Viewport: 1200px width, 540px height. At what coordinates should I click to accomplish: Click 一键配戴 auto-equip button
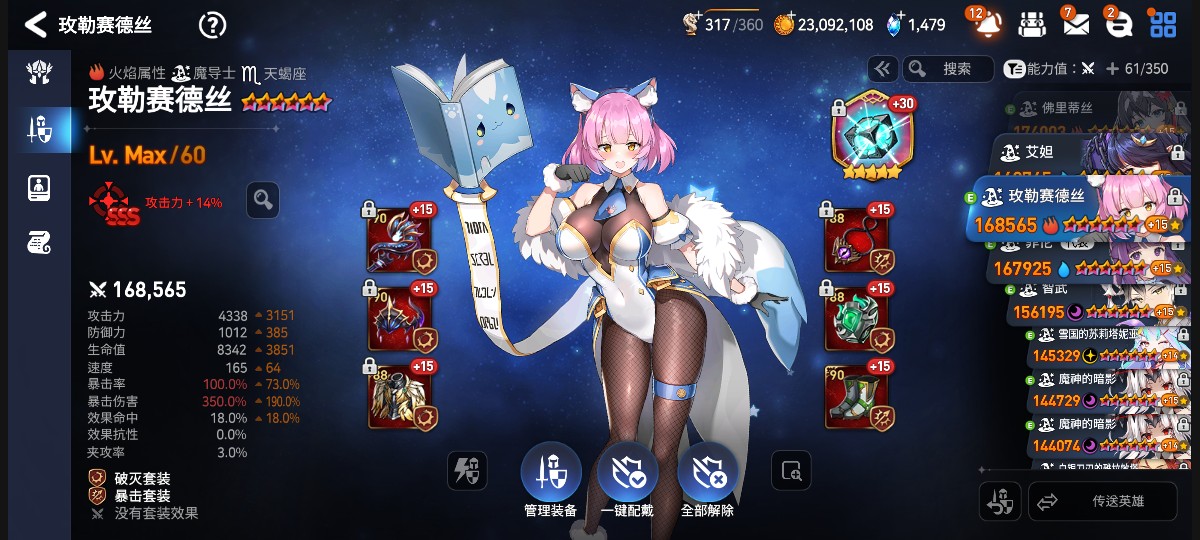pyautogui.click(x=627, y=480)
